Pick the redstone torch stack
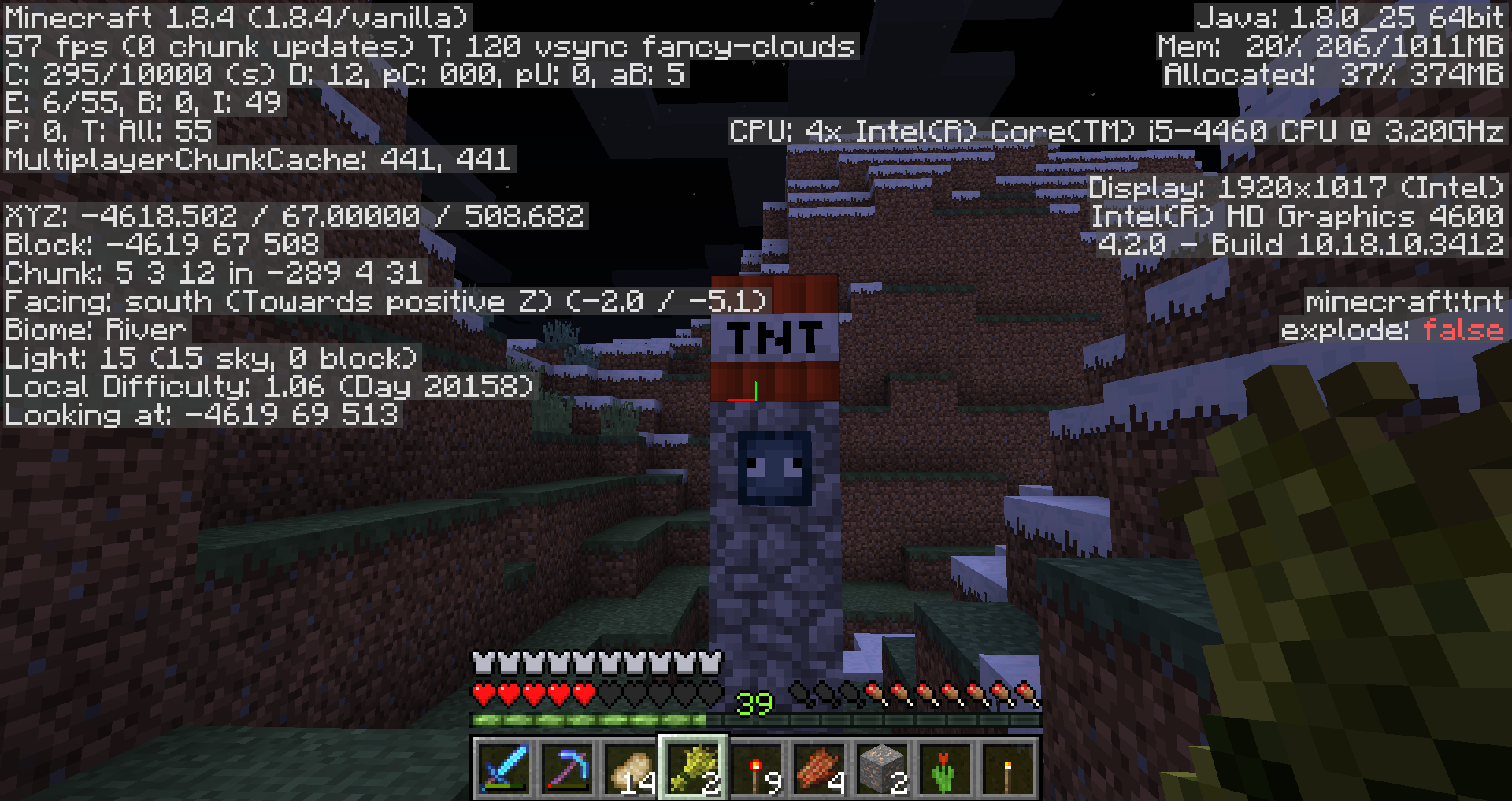Screen dimensions: 1512x801 pyautogui.click(x=756, y=768)
